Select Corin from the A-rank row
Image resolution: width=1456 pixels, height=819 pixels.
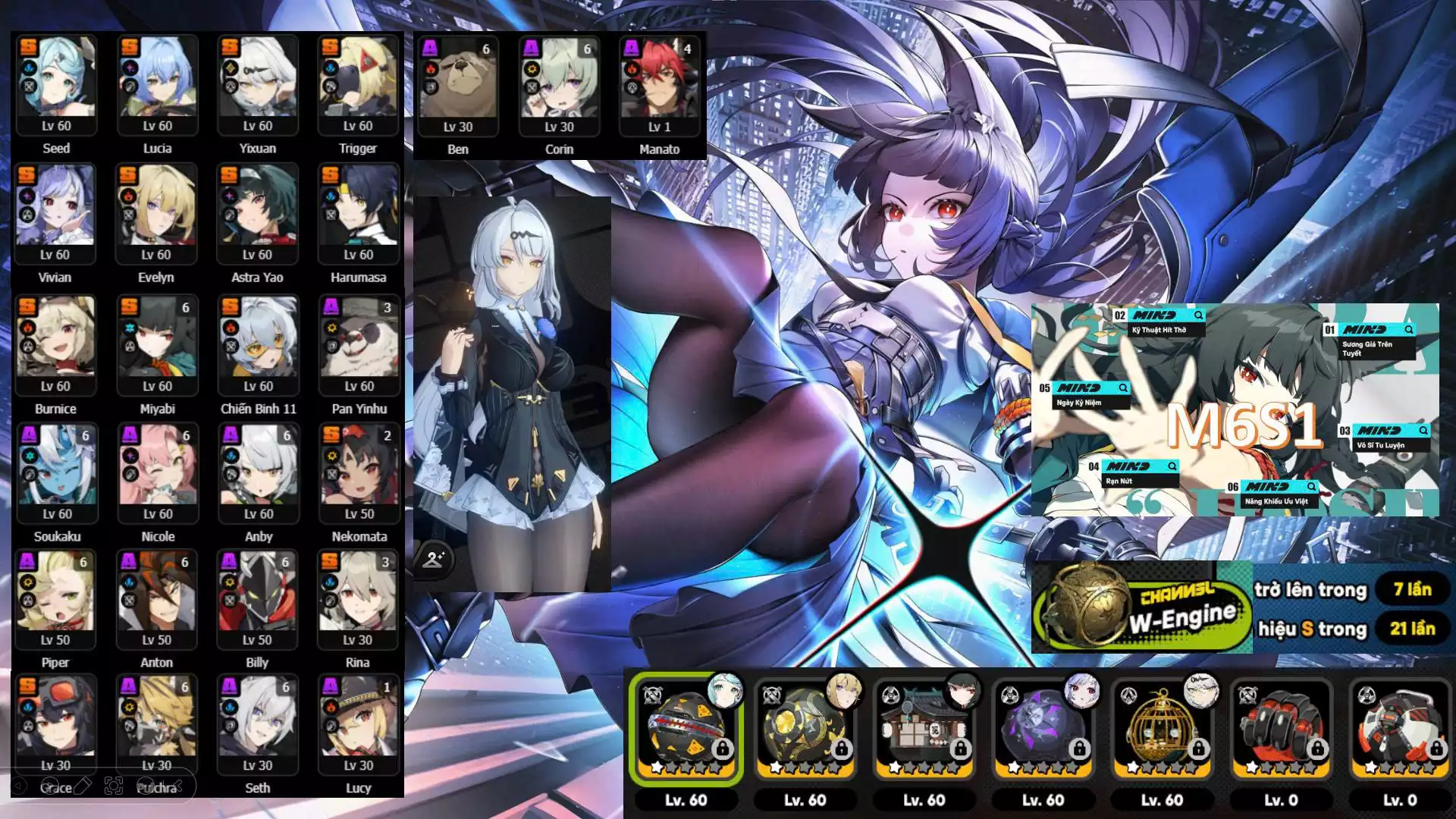point(559,86)
